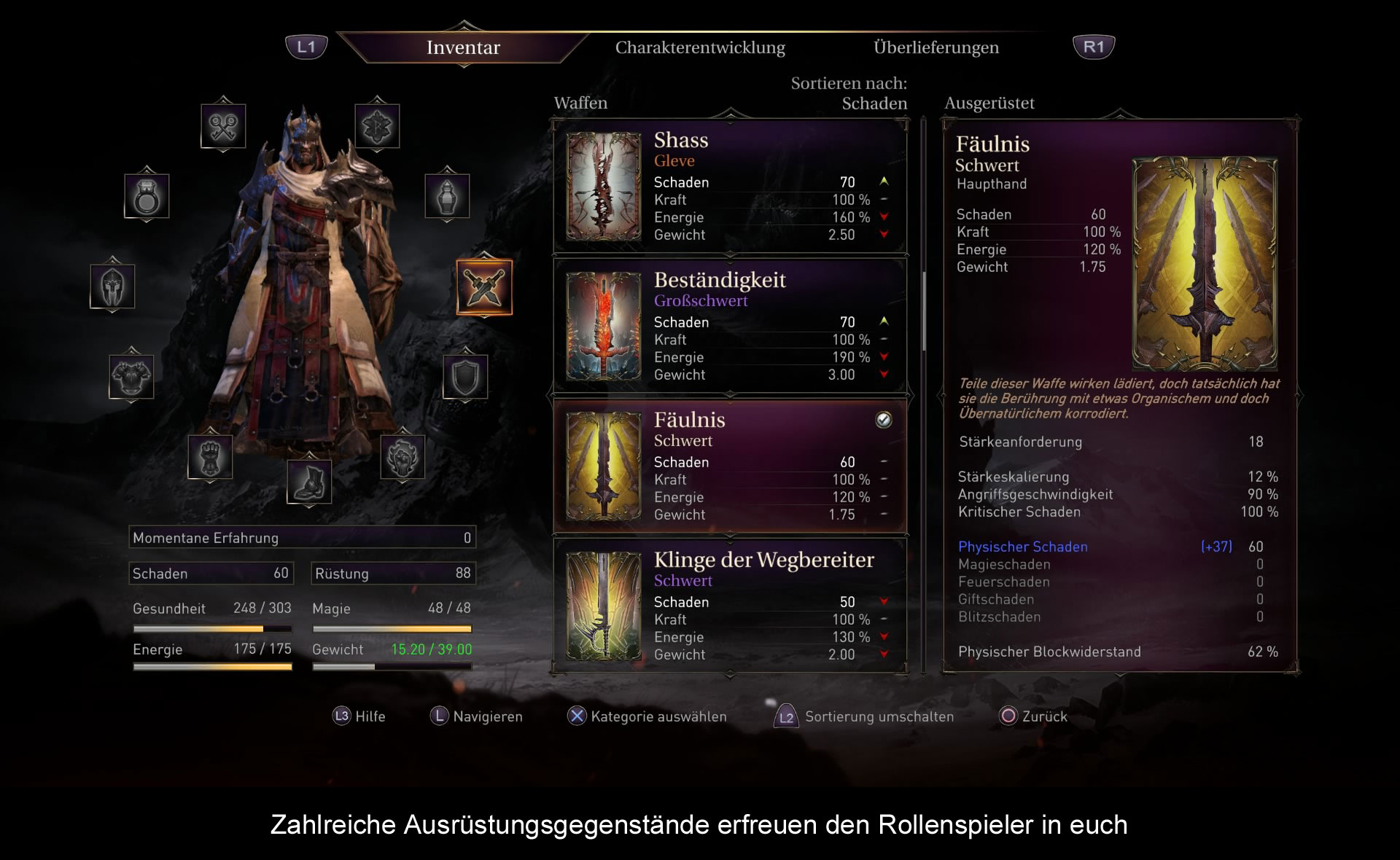Open the shield equipment slot
Screen dimensions: 1400x860
pos(465,377)
